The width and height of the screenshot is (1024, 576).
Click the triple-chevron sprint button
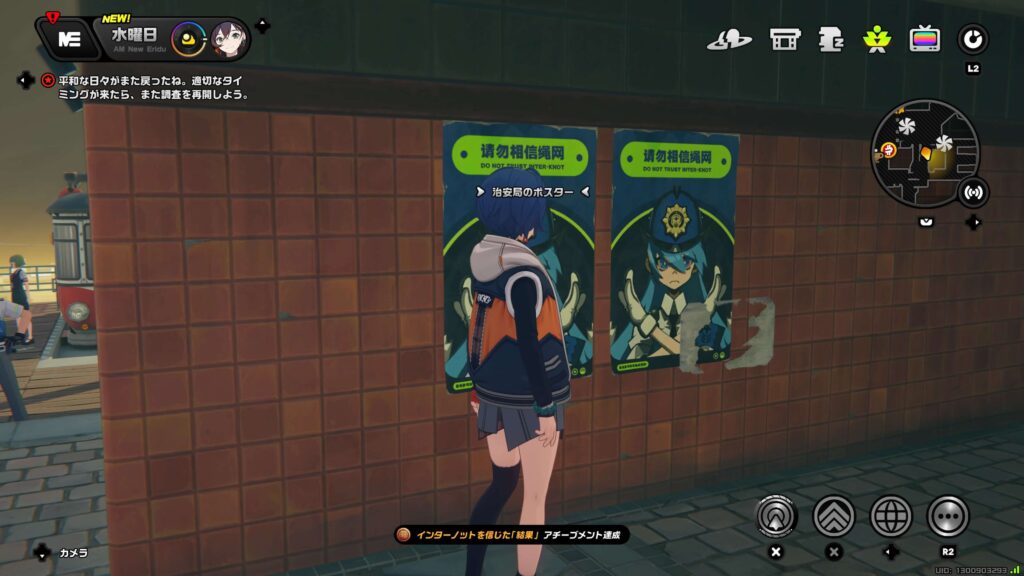[833, 516]
